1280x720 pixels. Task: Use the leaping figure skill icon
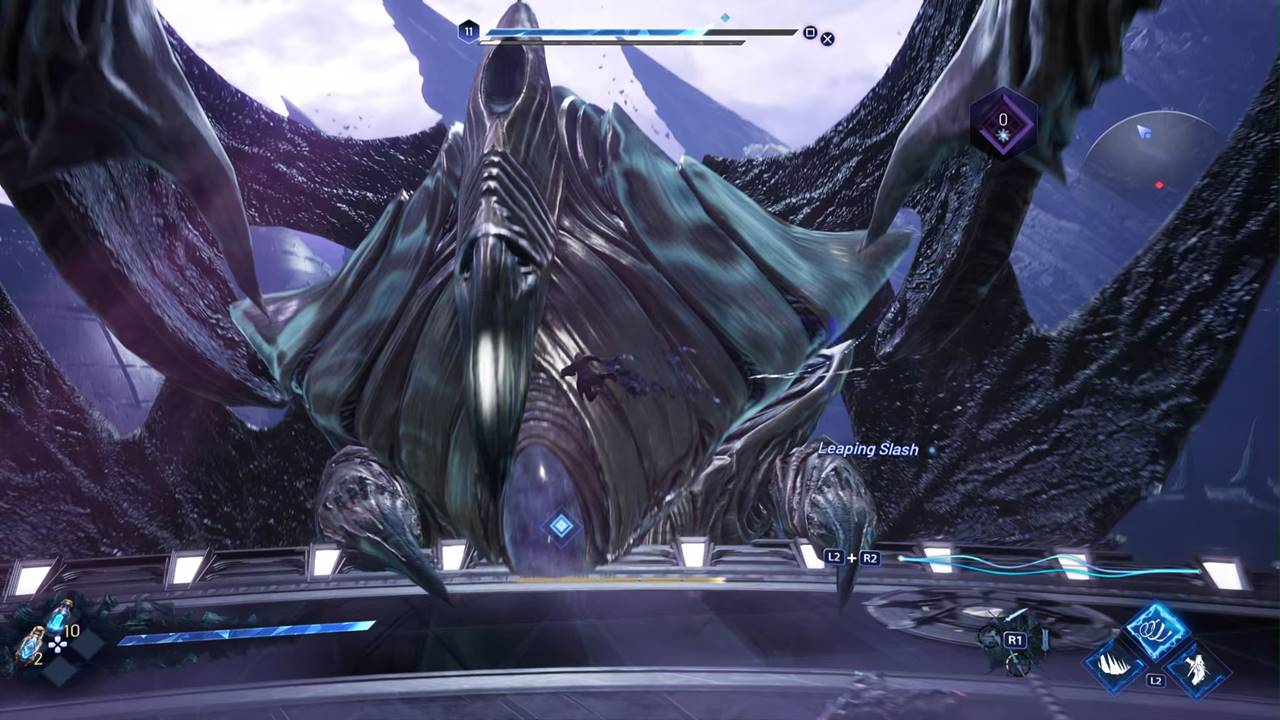pyautogui.click(x=1196, y=667)
